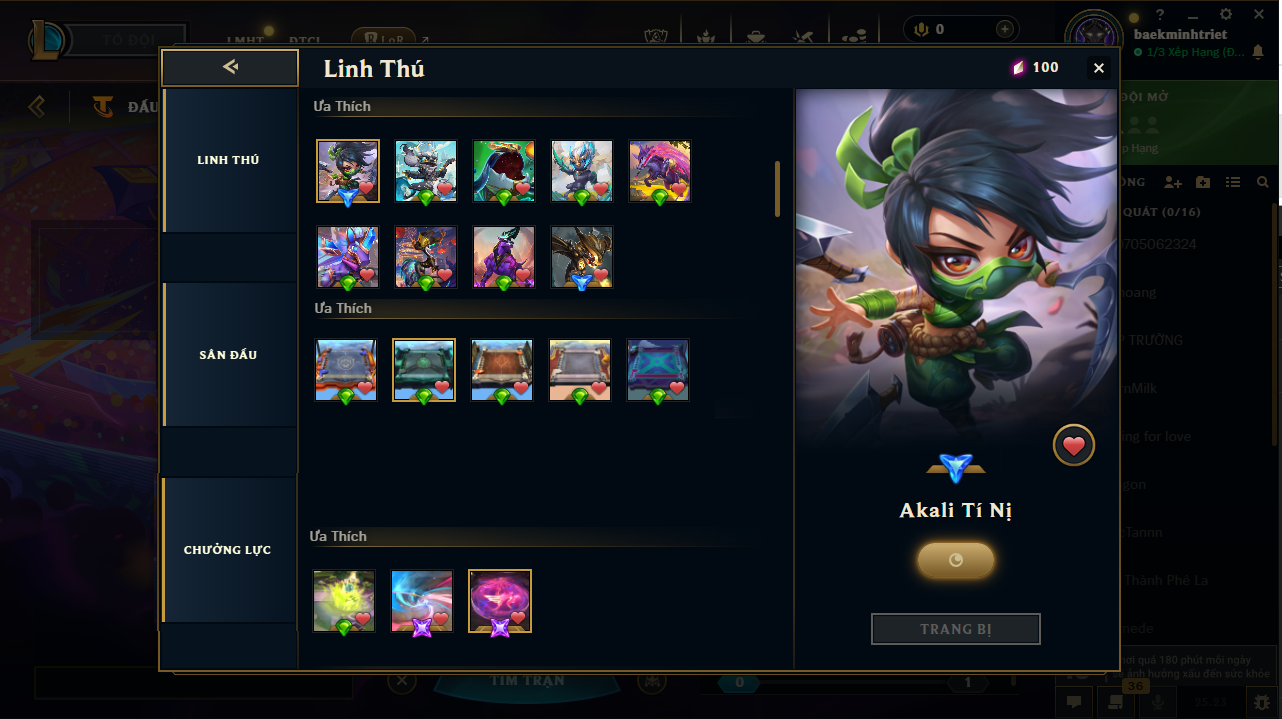The width and height of the screenshot is (1282, 719).
Task: Switch to the Linh Thú tab
Action: pyautogui.click(x=228, y=160)
